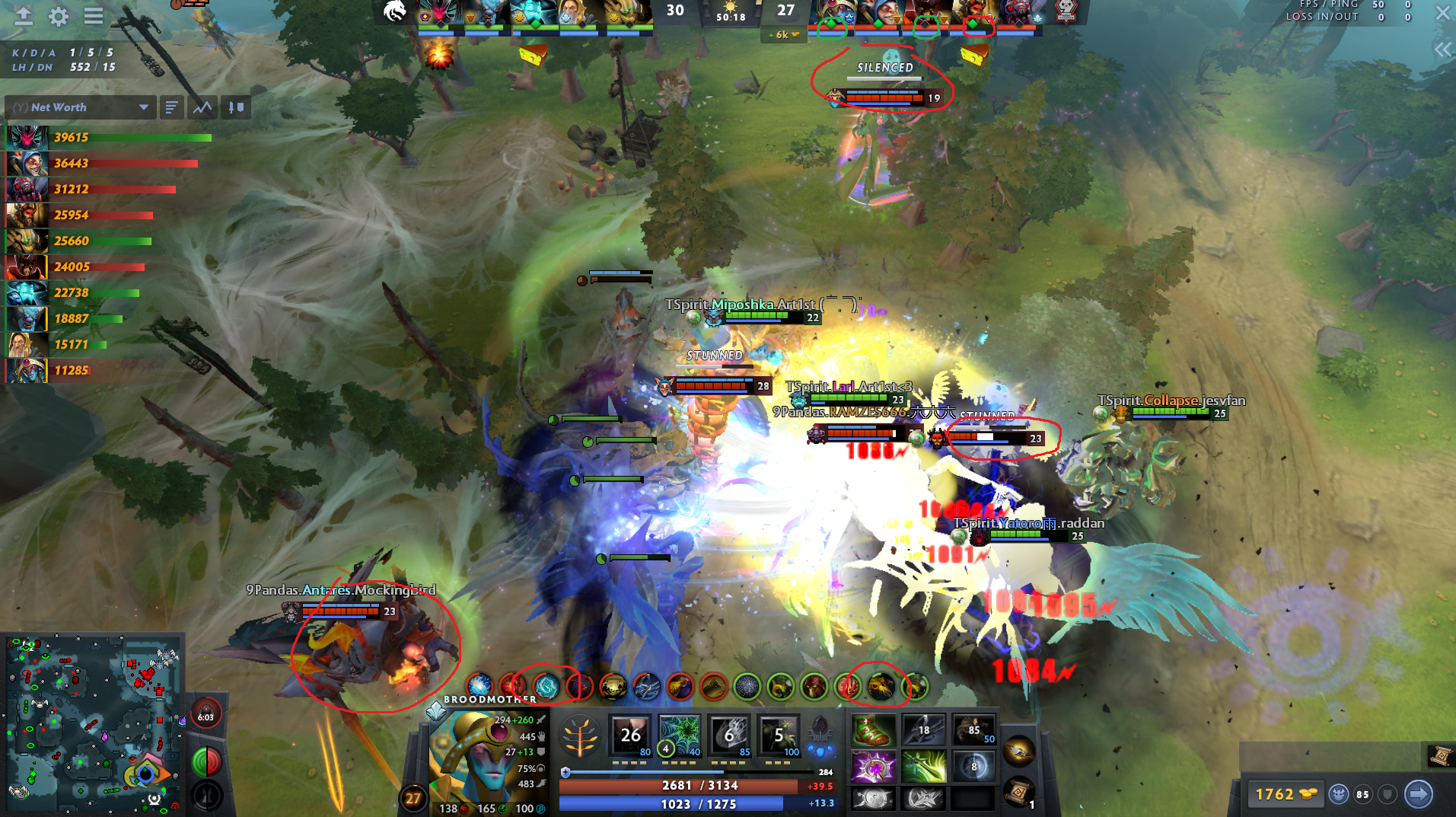Activate the Spawn Spiderlings ultimate ability
This screenshot has width=1456, height=817.
779,735
